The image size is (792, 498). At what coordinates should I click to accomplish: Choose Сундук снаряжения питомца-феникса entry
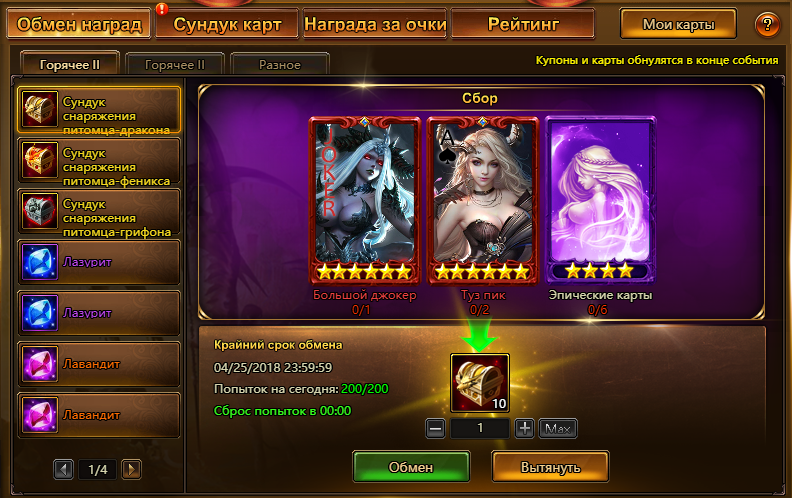pos(99,161)
